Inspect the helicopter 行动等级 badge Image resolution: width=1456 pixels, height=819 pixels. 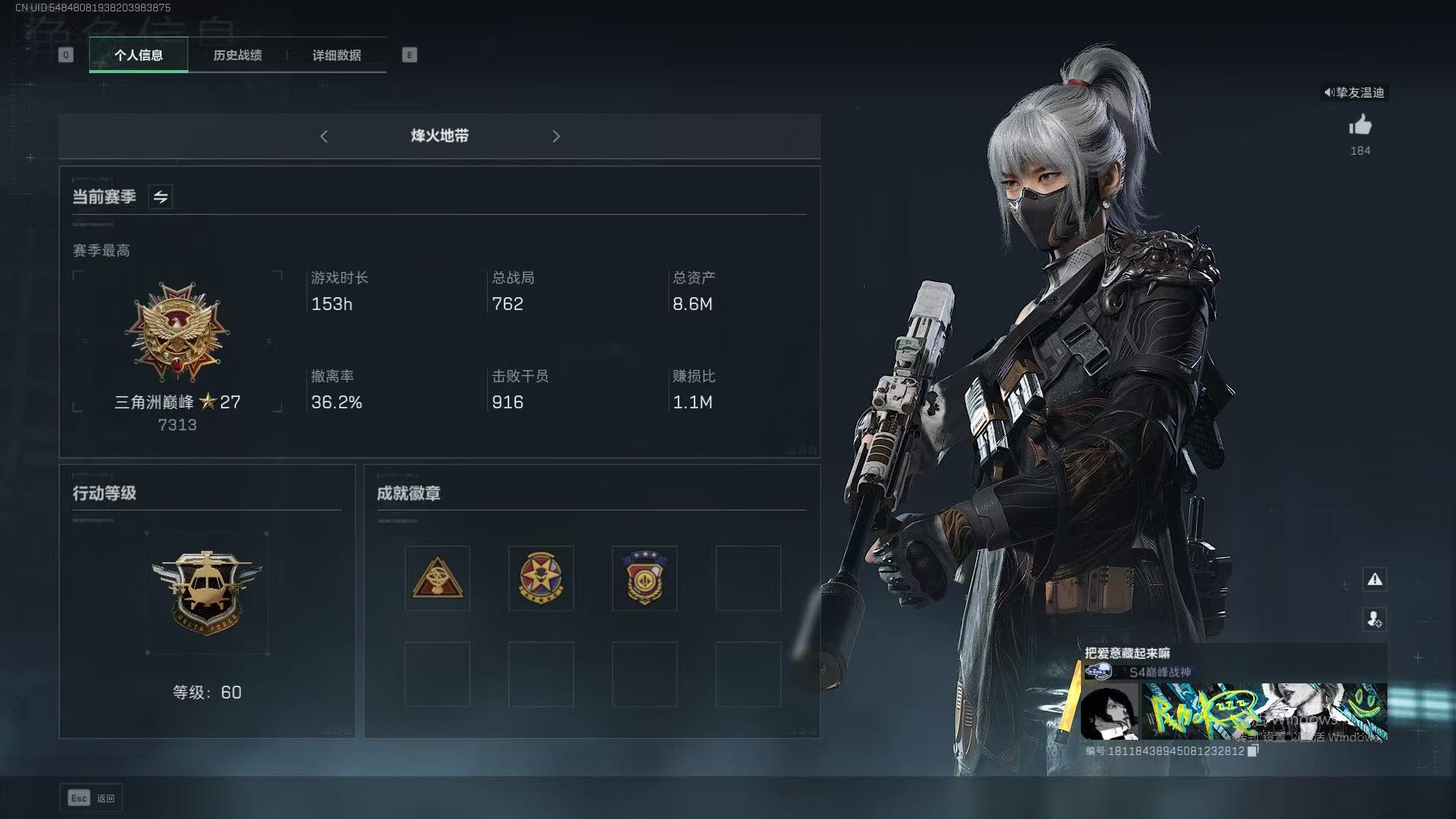pos(207,593)
